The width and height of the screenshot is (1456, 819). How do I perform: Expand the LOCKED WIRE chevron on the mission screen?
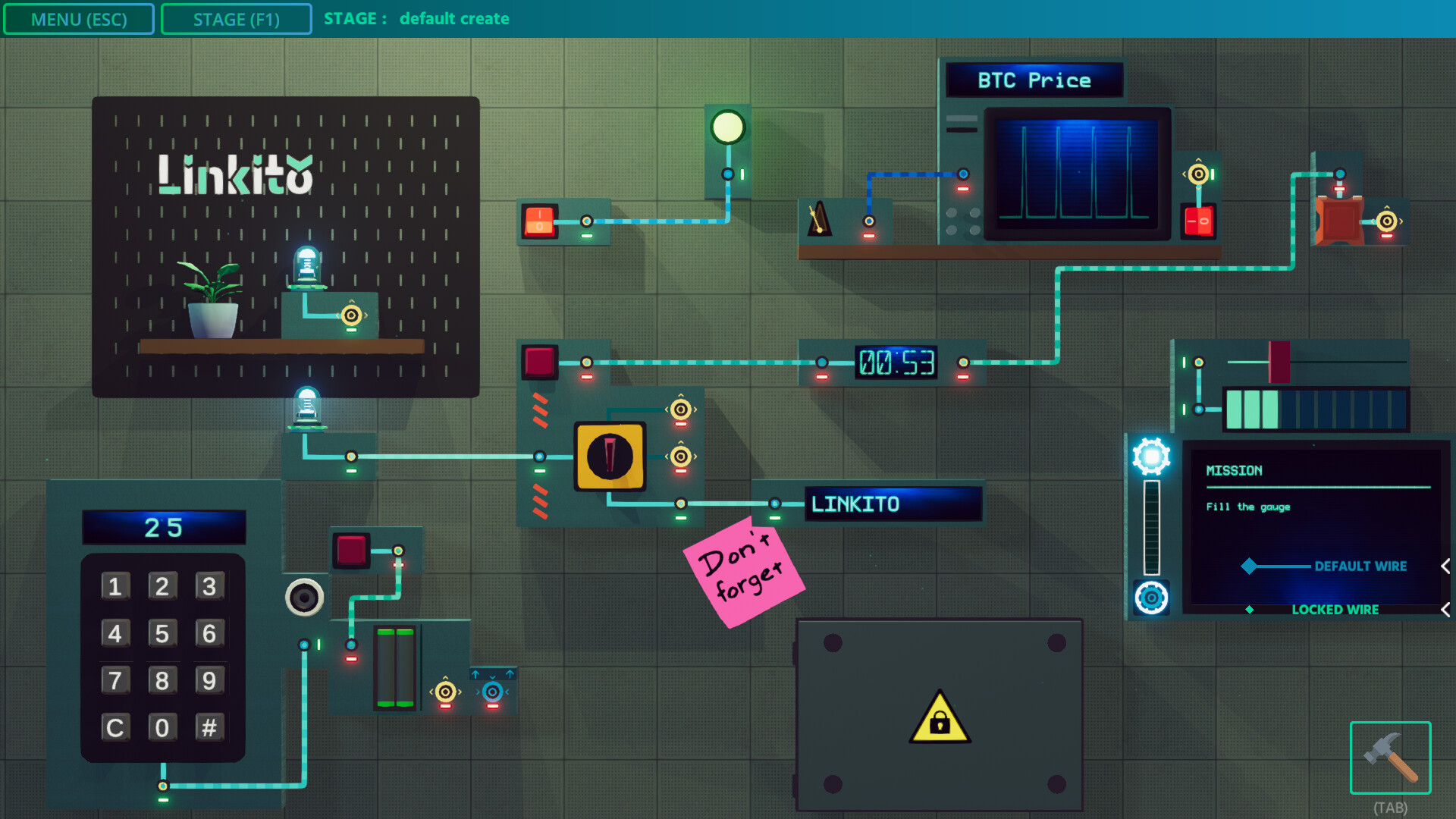1443,608
